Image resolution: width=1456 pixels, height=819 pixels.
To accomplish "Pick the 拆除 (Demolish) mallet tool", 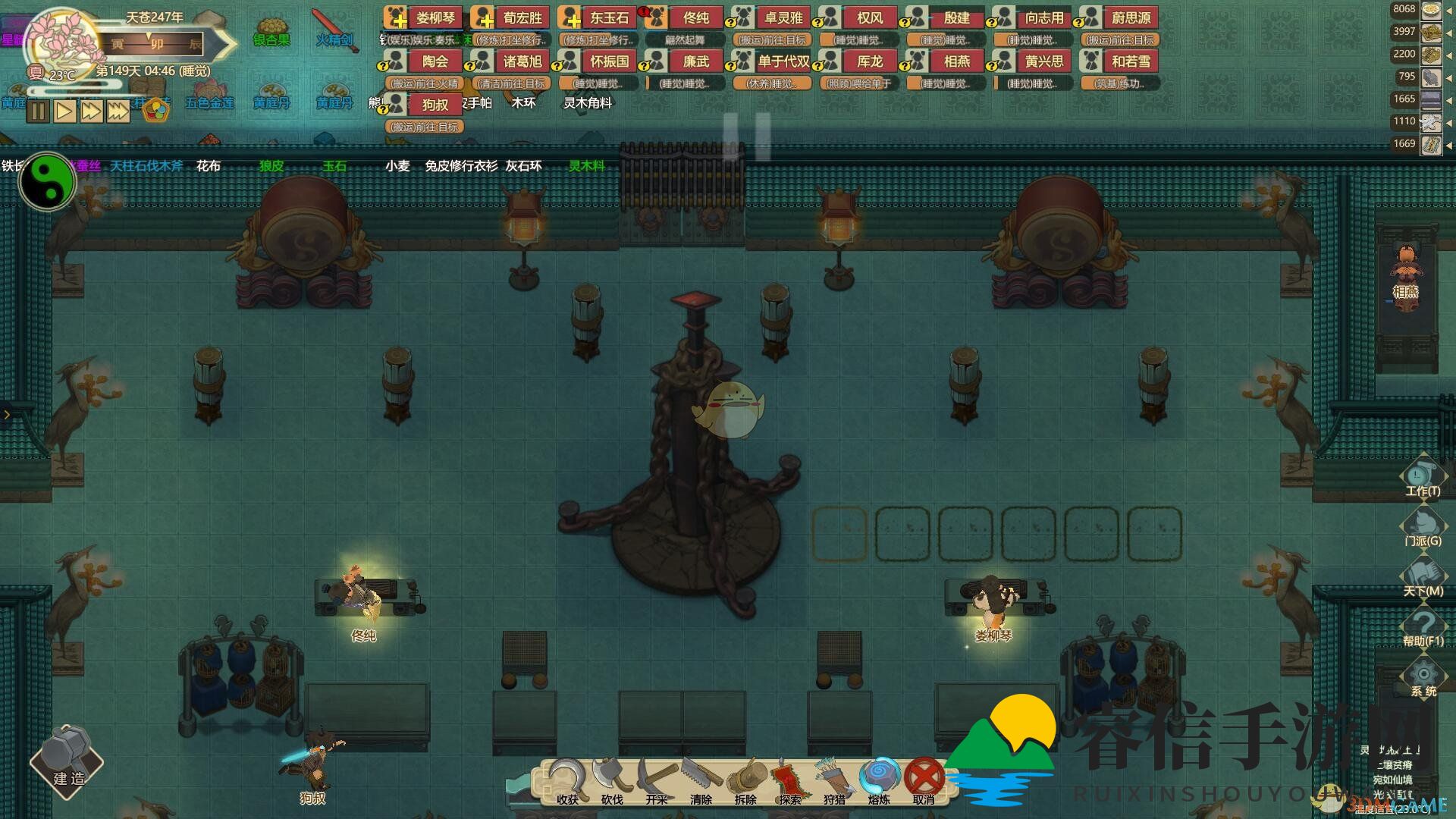I will click(x=745, y=780).
